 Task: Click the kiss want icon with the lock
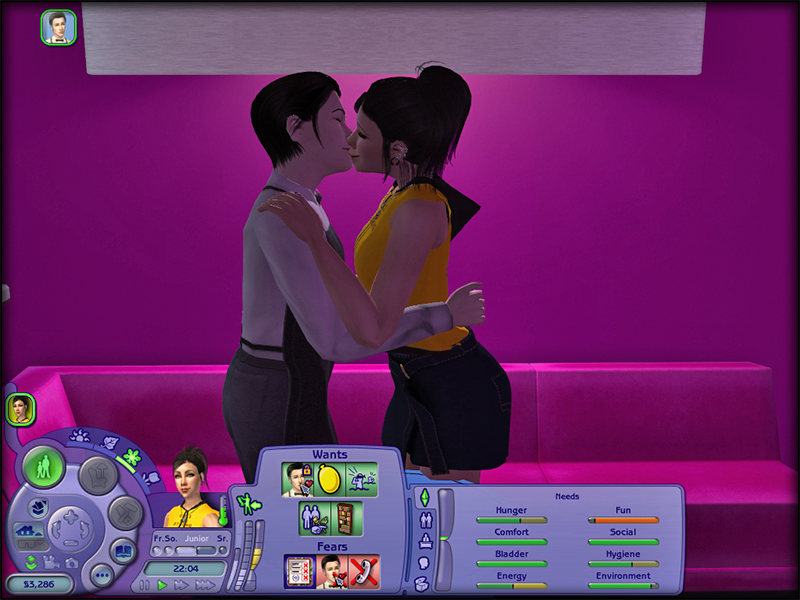pos(298,479)
